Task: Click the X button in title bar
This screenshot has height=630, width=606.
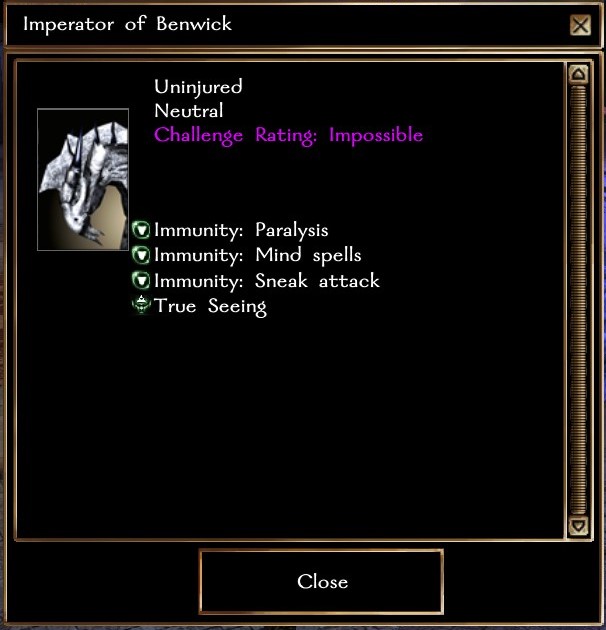Action: pyautogui.click(x=580, y=25)
